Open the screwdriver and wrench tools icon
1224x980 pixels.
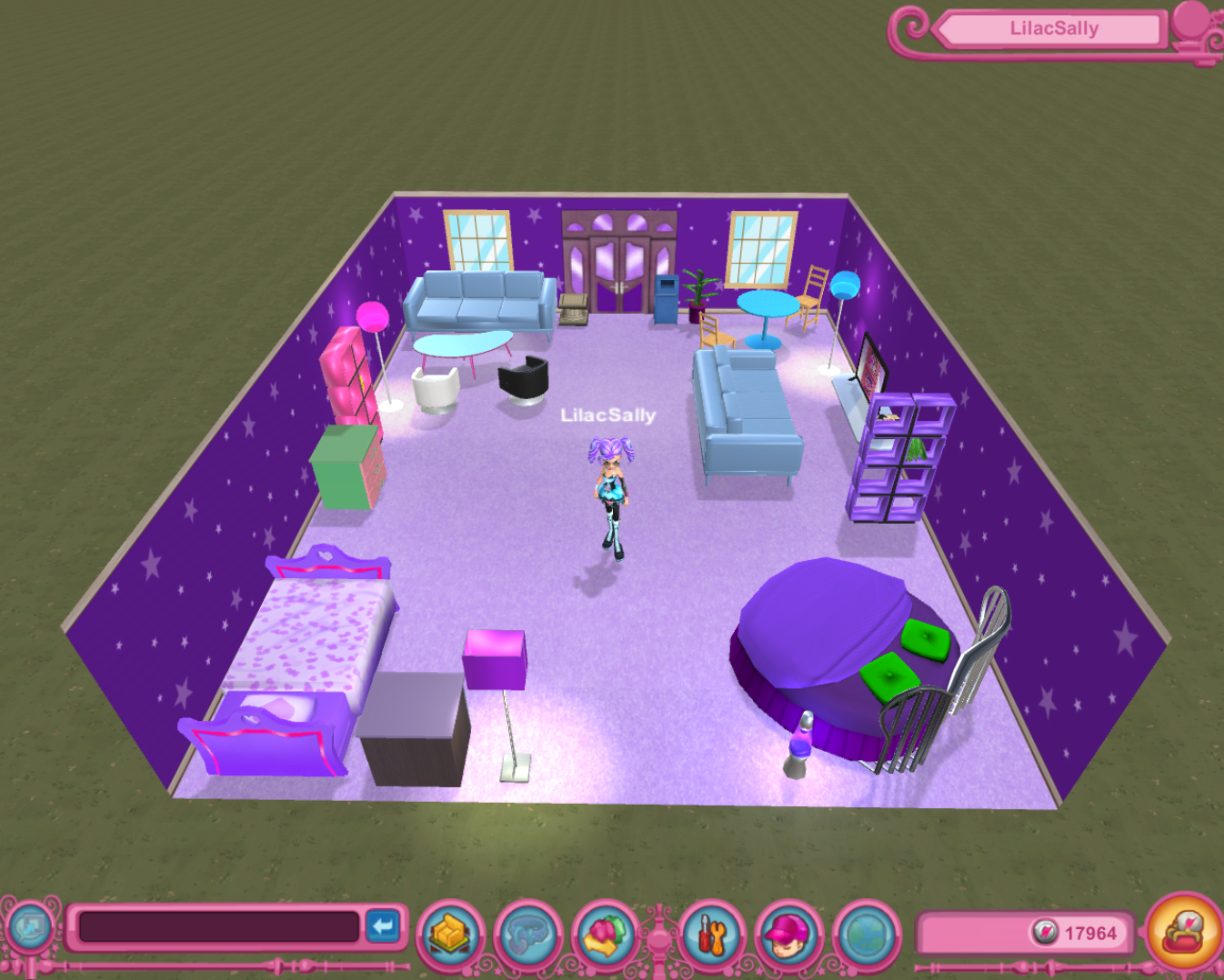[712, 933]
